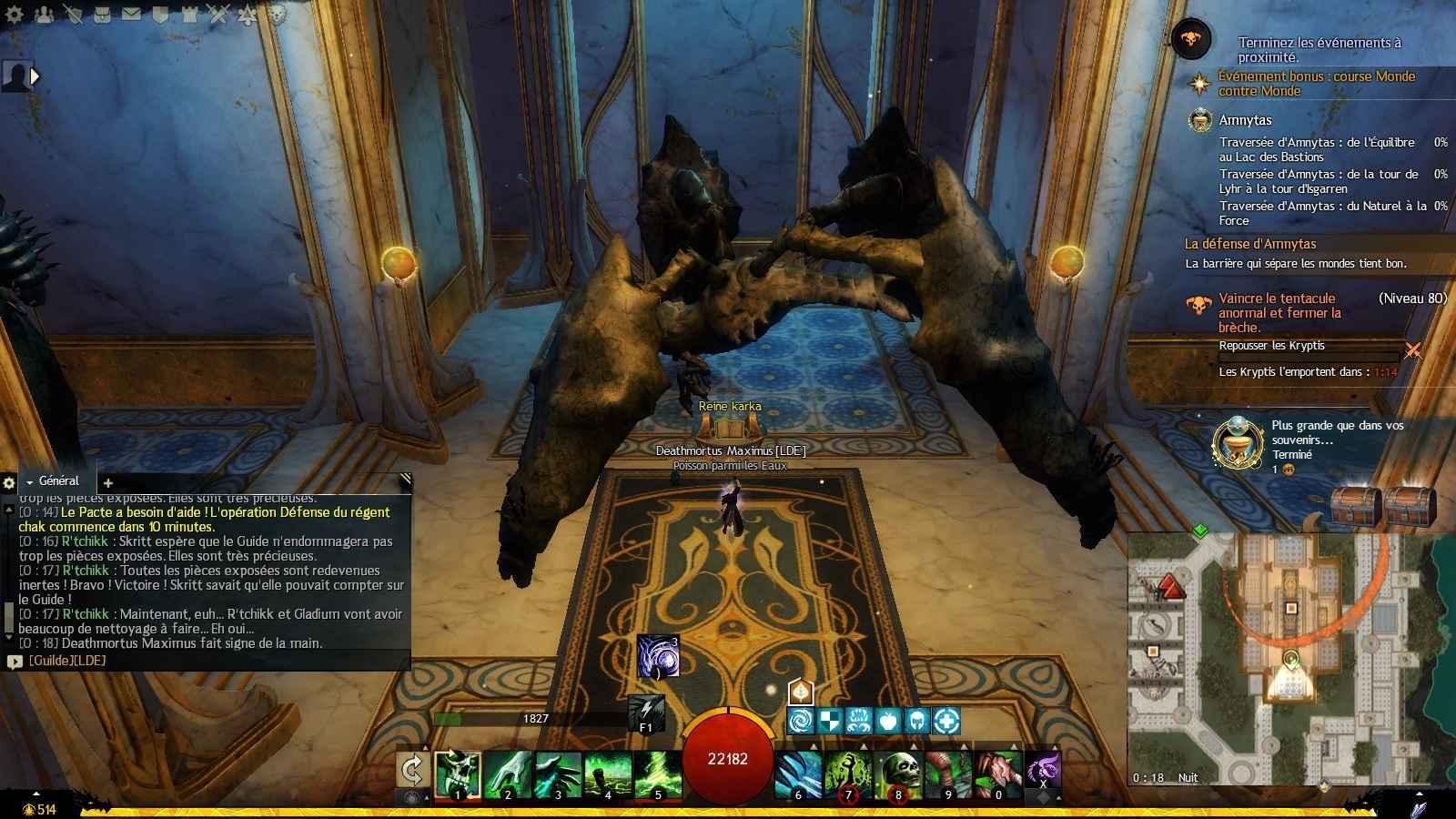Open the inventory bag icon

coord(103,14)
